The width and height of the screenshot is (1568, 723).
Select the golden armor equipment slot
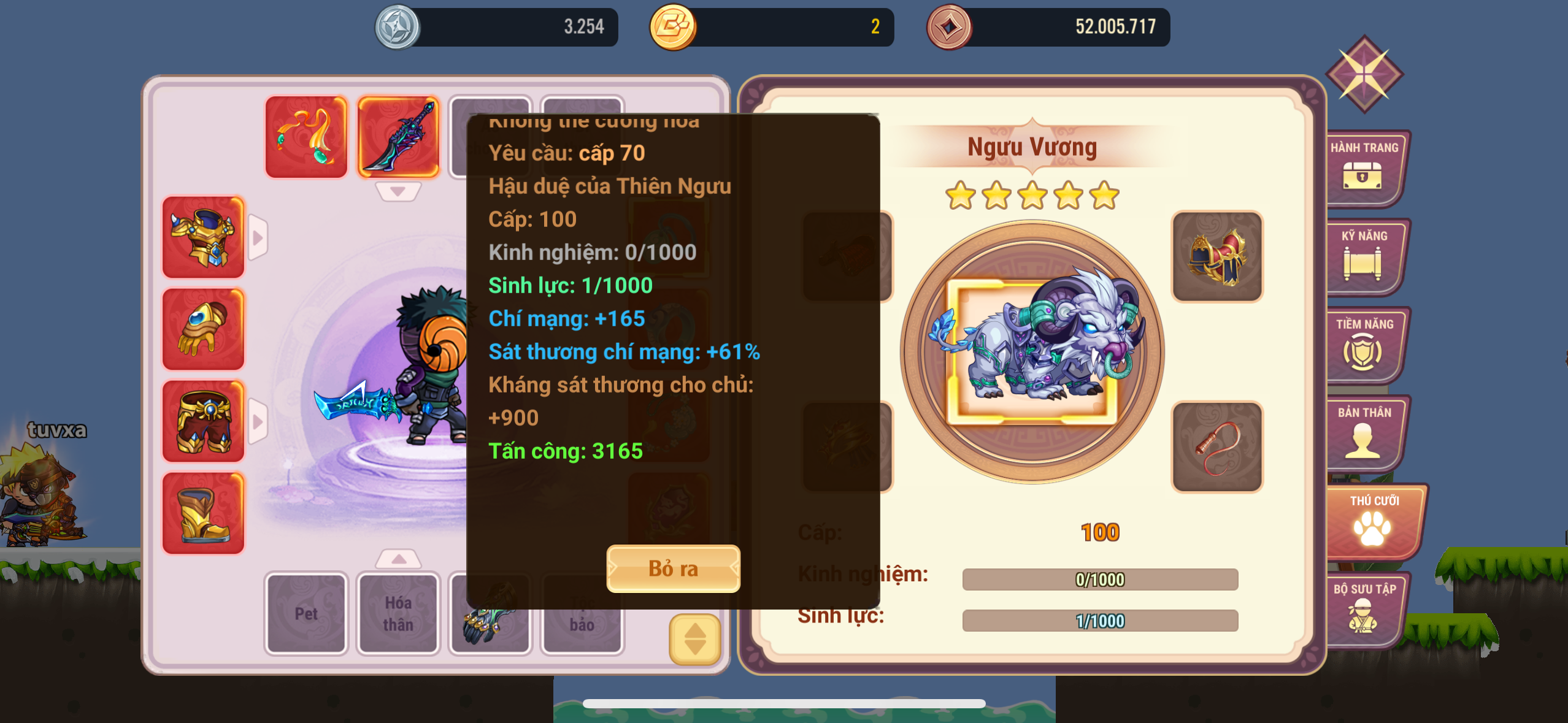[203, 237]
